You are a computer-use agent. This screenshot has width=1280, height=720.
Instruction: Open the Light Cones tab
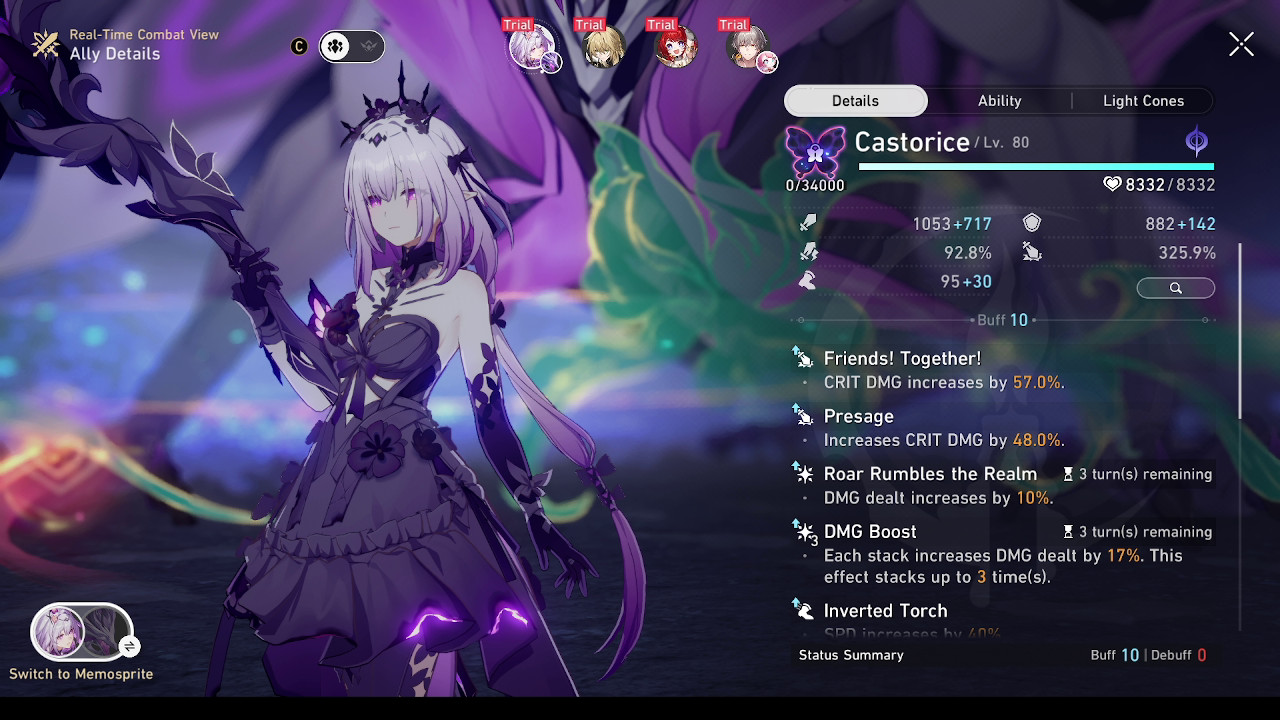coord(1143,100)
